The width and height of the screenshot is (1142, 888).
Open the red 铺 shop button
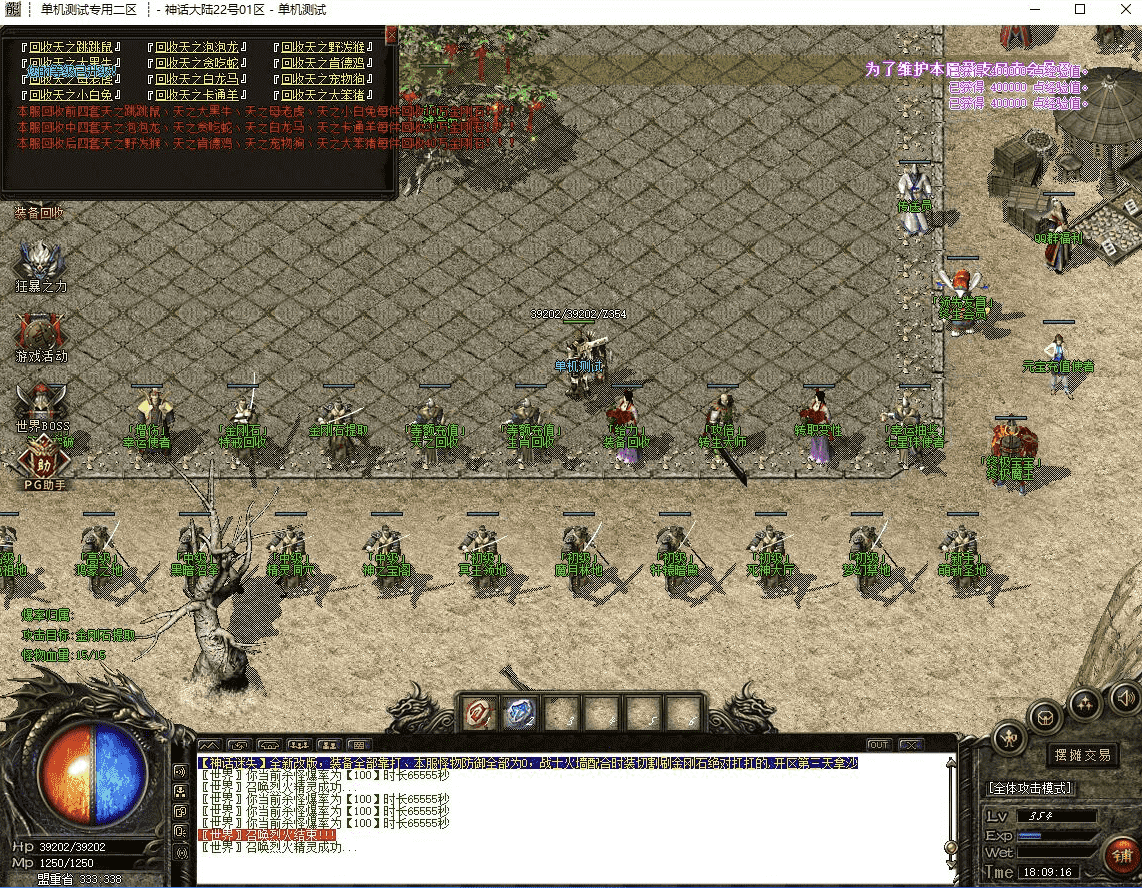coord(1119,857)
